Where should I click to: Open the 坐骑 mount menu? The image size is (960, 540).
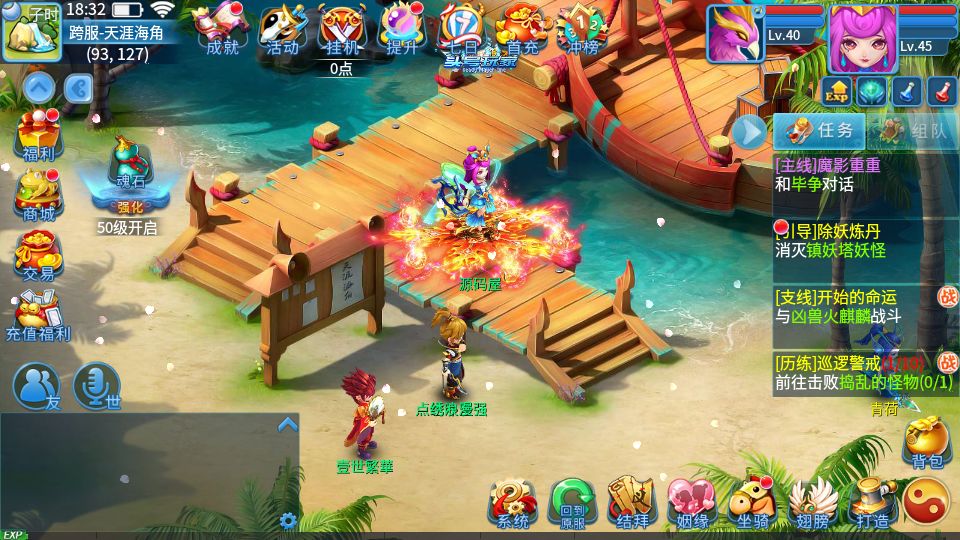pos(751,503)
